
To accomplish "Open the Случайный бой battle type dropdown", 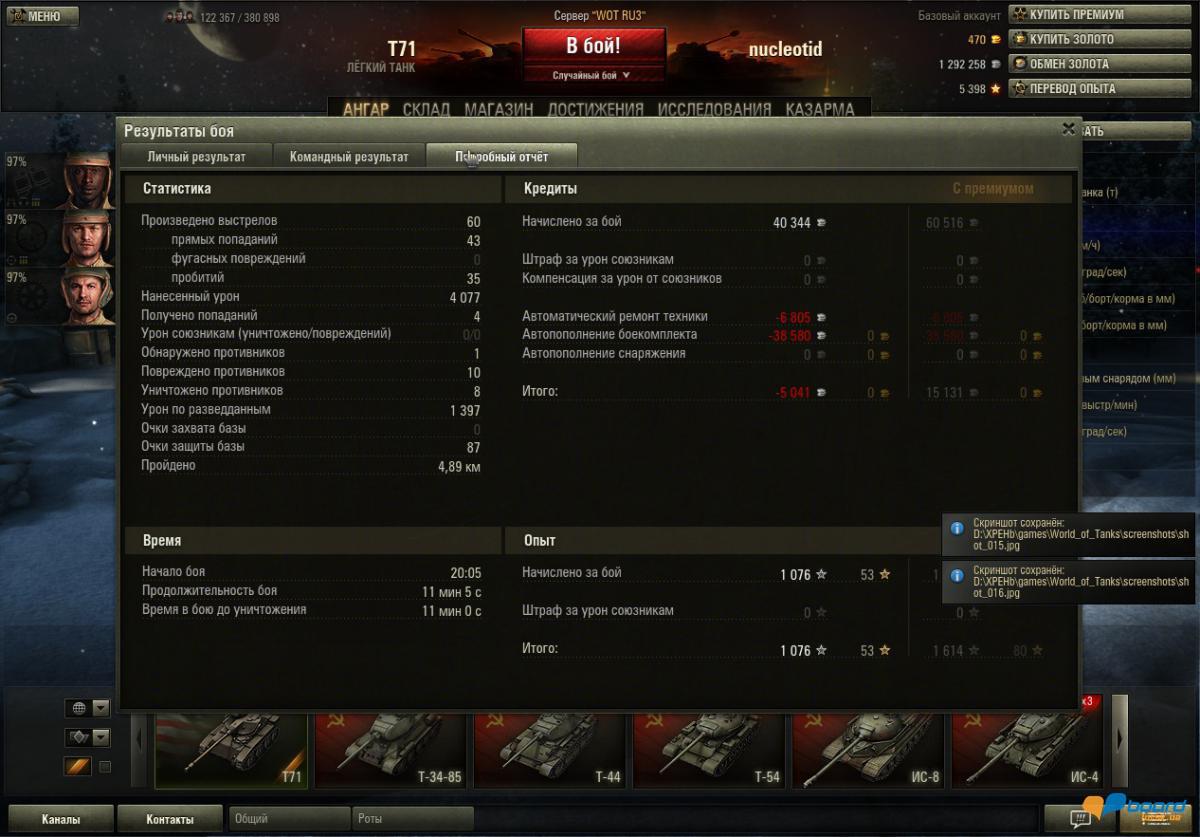I will (x=593, y=75).
